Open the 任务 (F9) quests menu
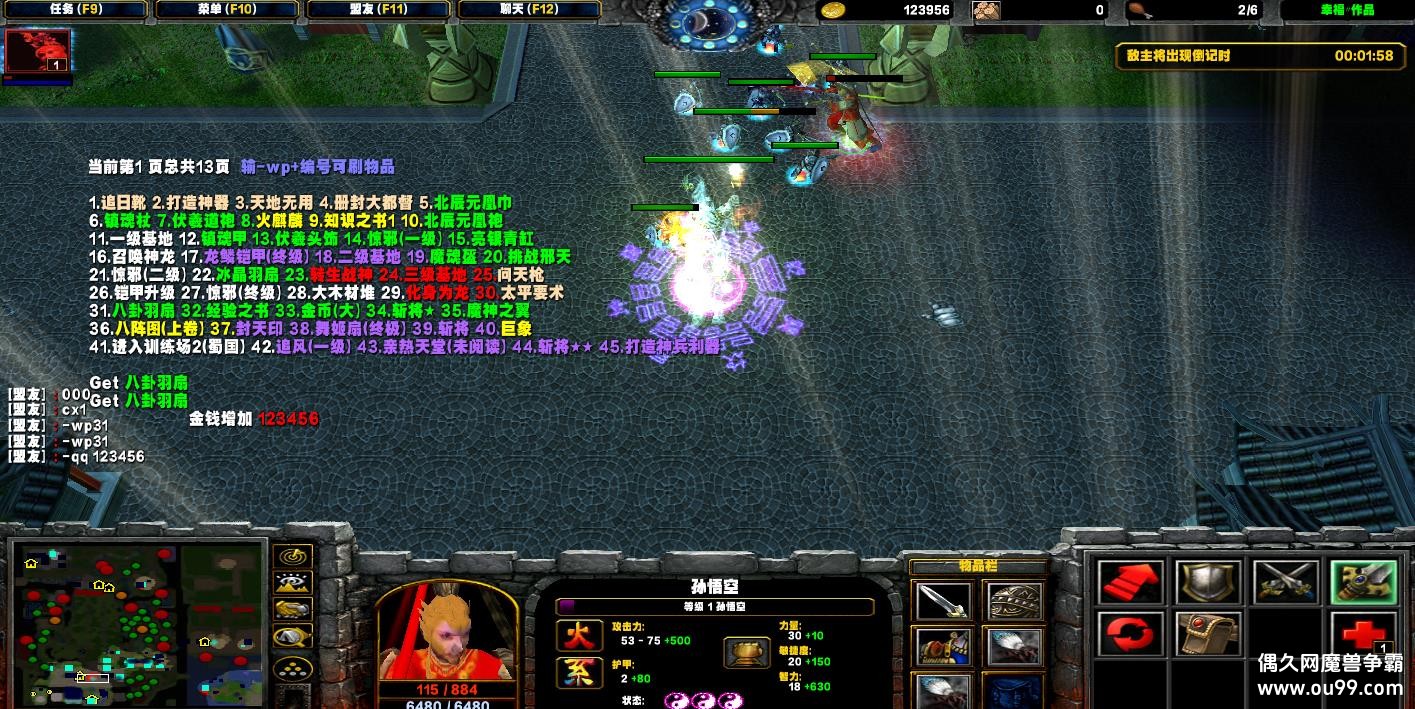Screen dimensions: 1415x709 tap(75, 10)
